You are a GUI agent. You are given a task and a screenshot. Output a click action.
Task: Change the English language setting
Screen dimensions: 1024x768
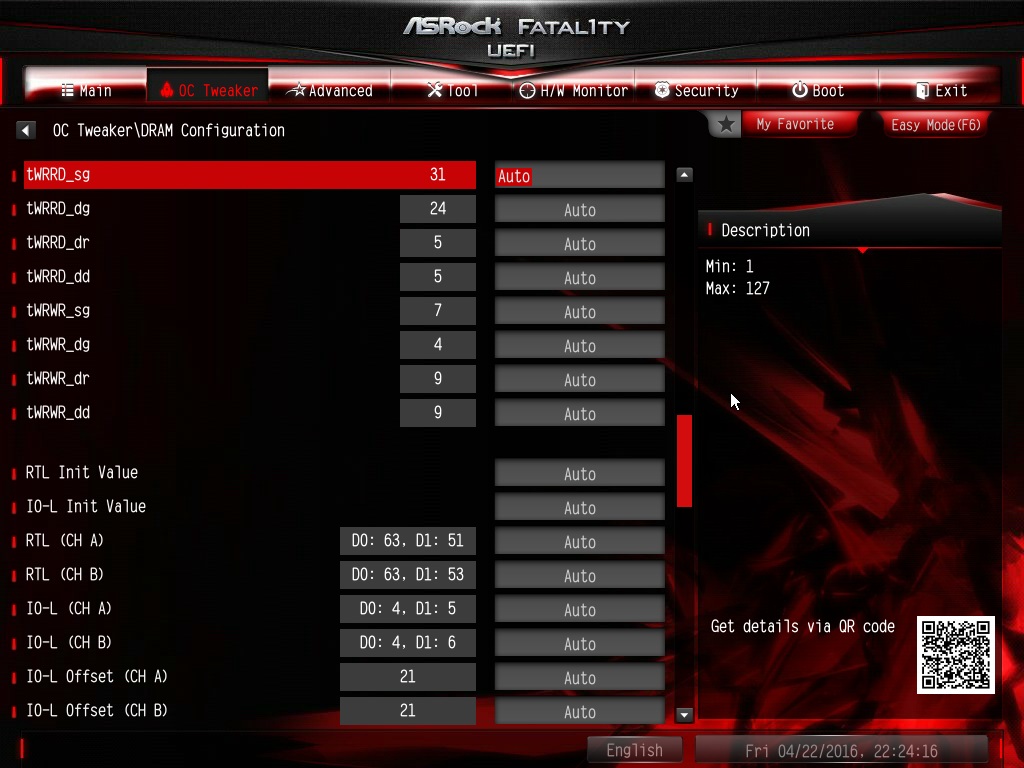634,750
